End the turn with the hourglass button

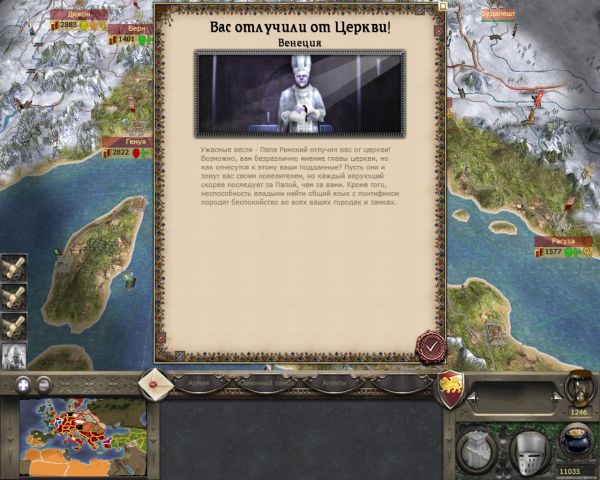(x=578, y=386)
